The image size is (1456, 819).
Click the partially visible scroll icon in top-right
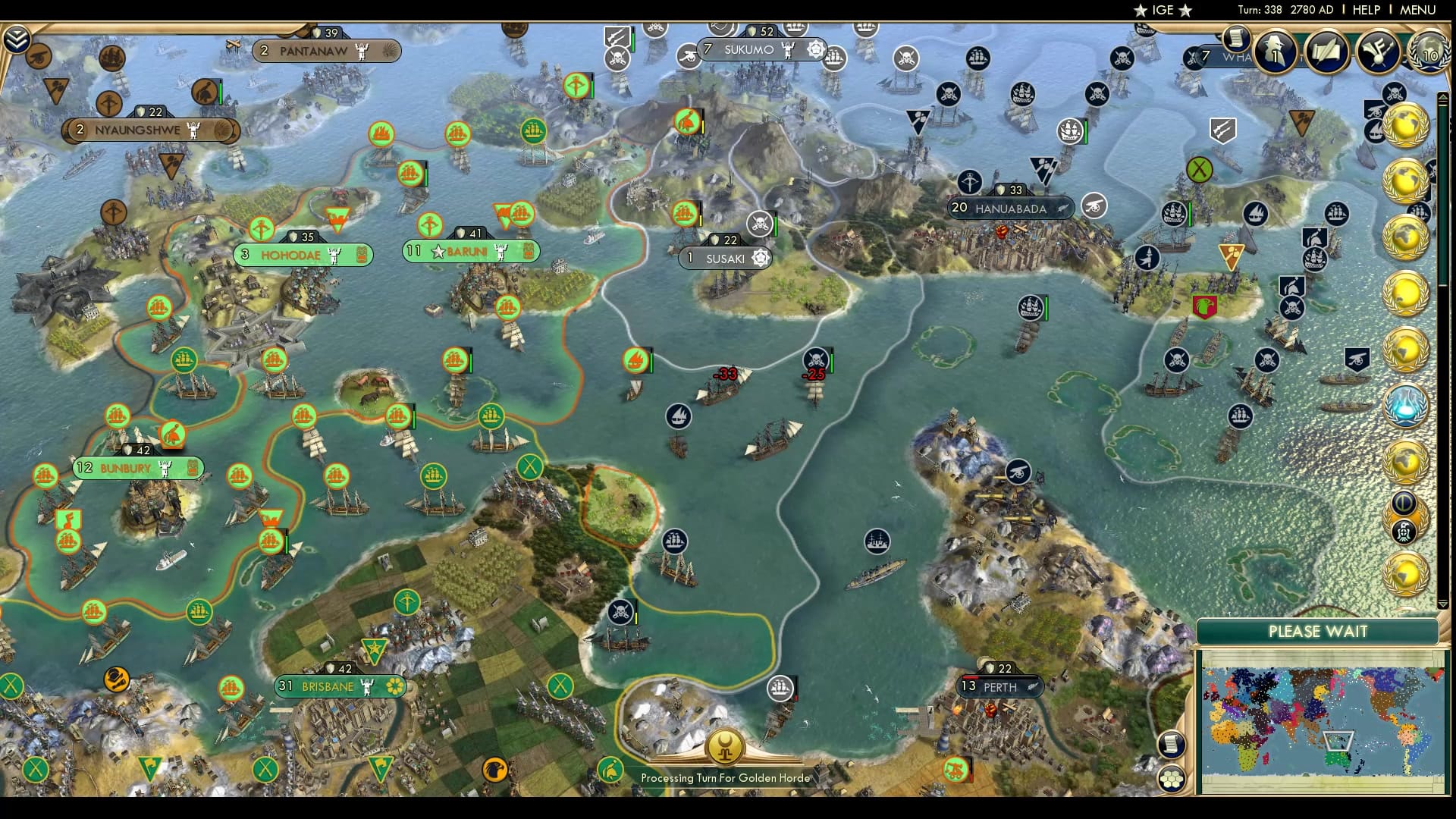coord(1235,39)
